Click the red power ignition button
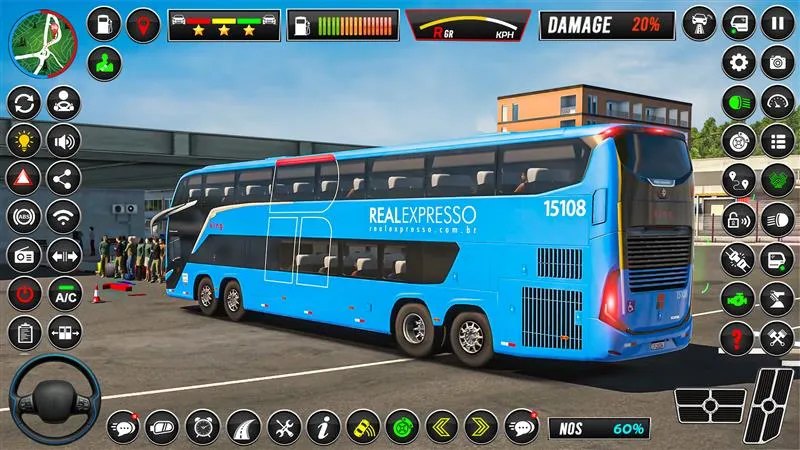Screen dimensions: 800x450 [x=24, y=294]
